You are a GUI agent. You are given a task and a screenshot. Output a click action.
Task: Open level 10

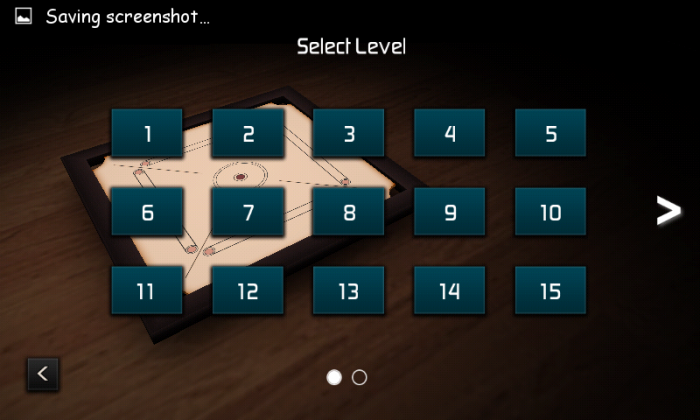pos(551,212)
